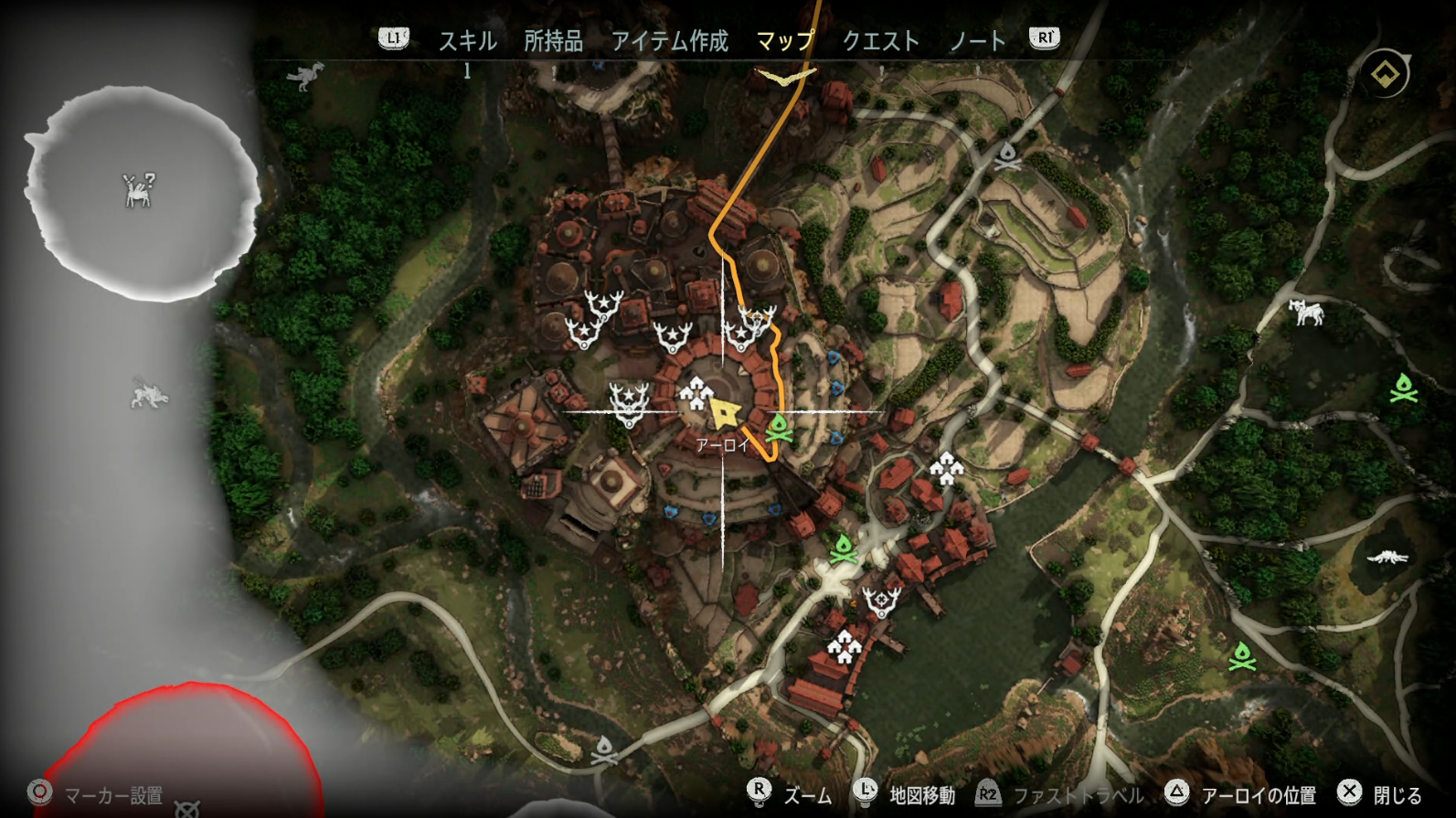Select the campfire icon in the eastern forest
The image size is (1456, 818).
(1402, 388)
